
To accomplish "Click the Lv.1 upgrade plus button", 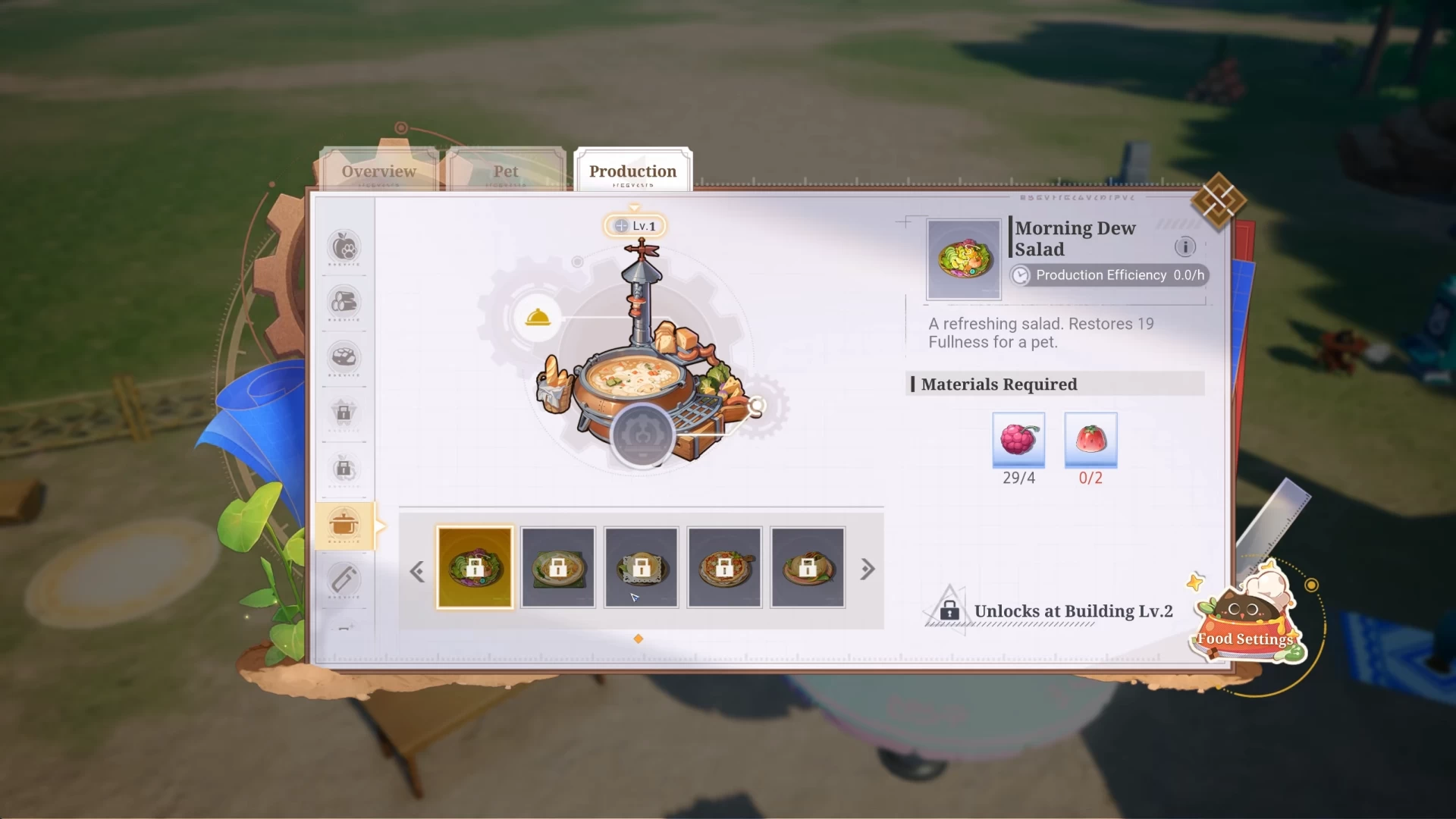I will 622,226.
